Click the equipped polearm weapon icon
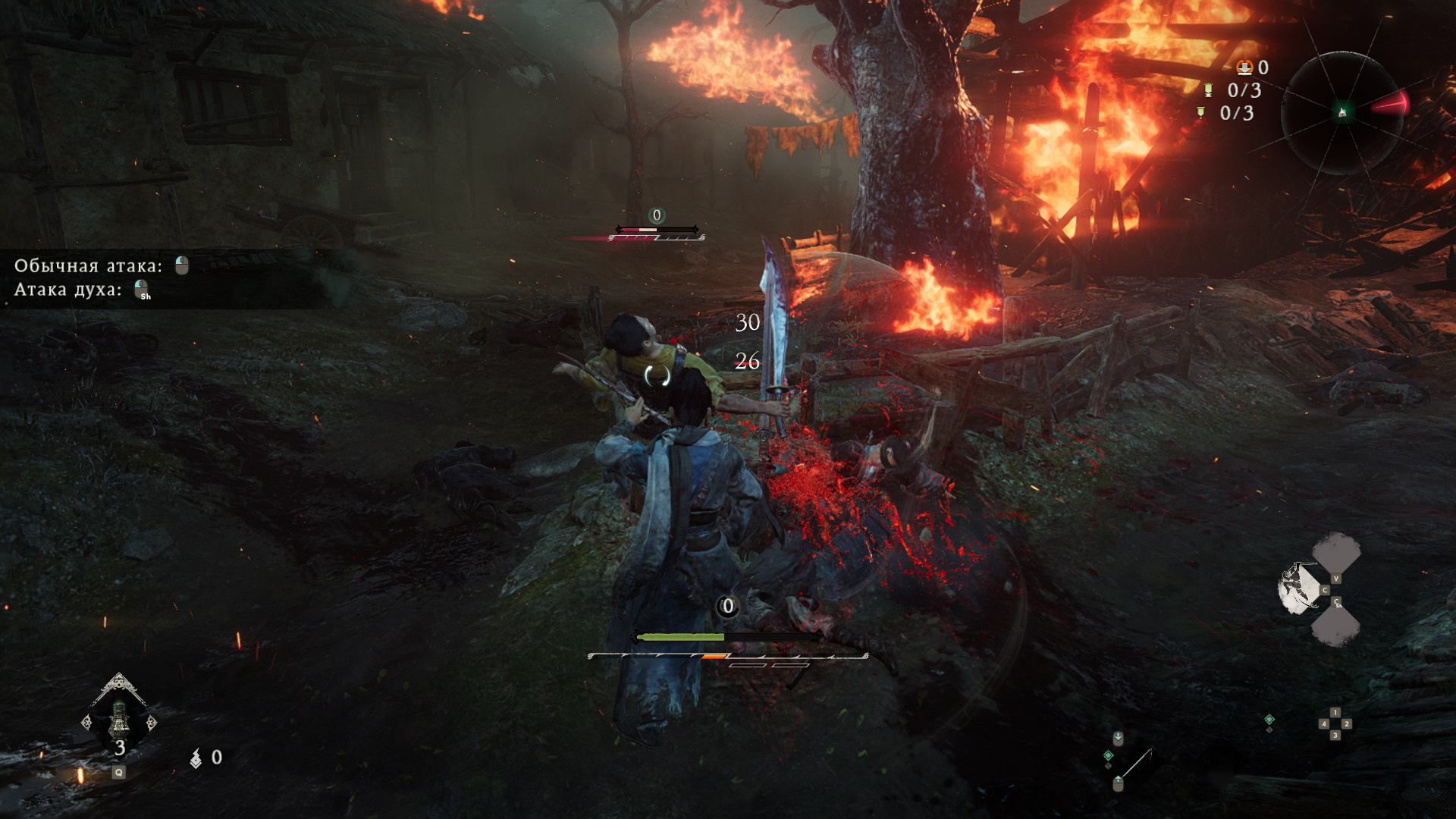1456x819 pixels. coord(1135,763)
